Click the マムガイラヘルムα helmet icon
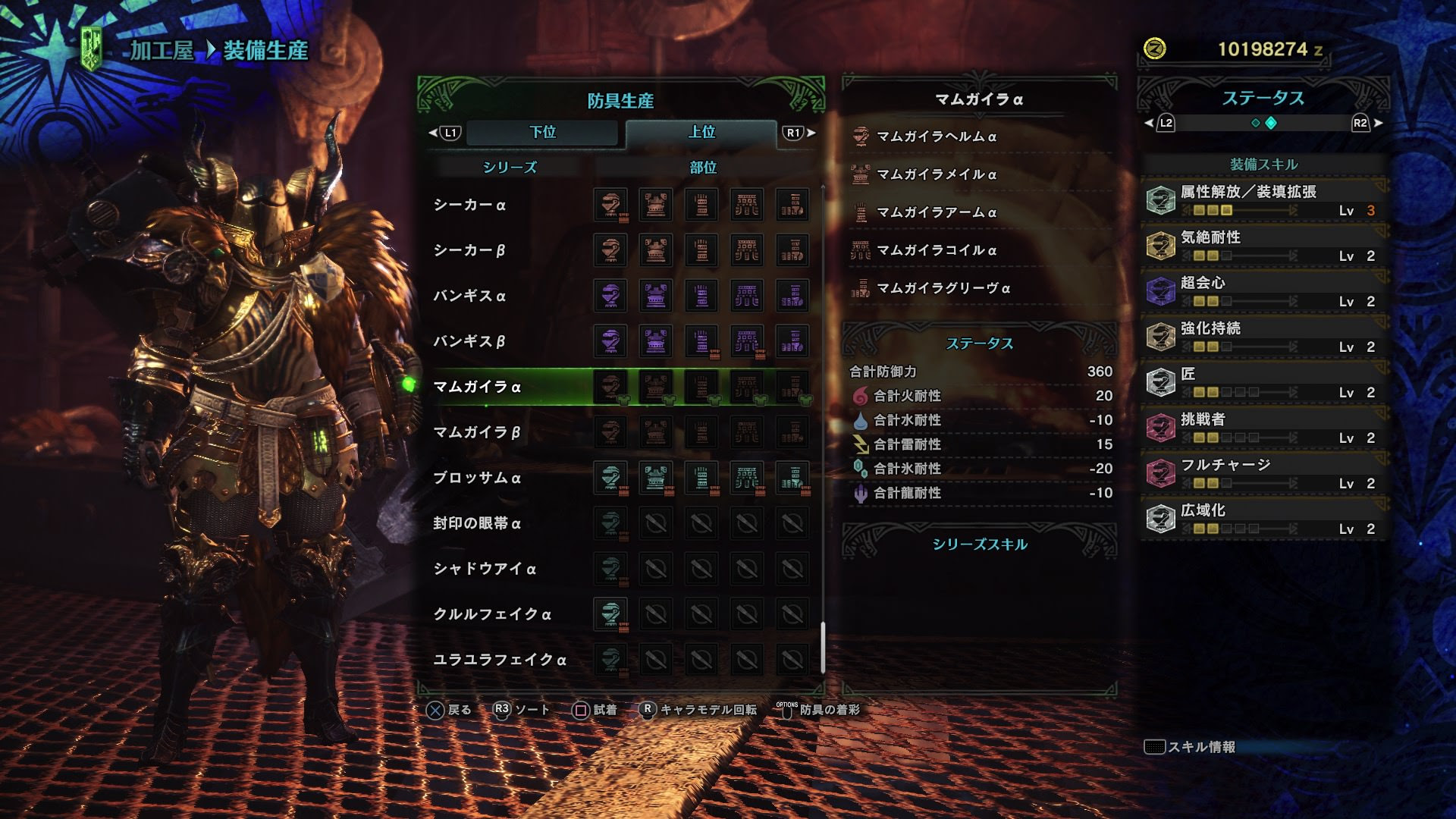The height and width of the screenshot is (819, 1456). tap(861, 136)
